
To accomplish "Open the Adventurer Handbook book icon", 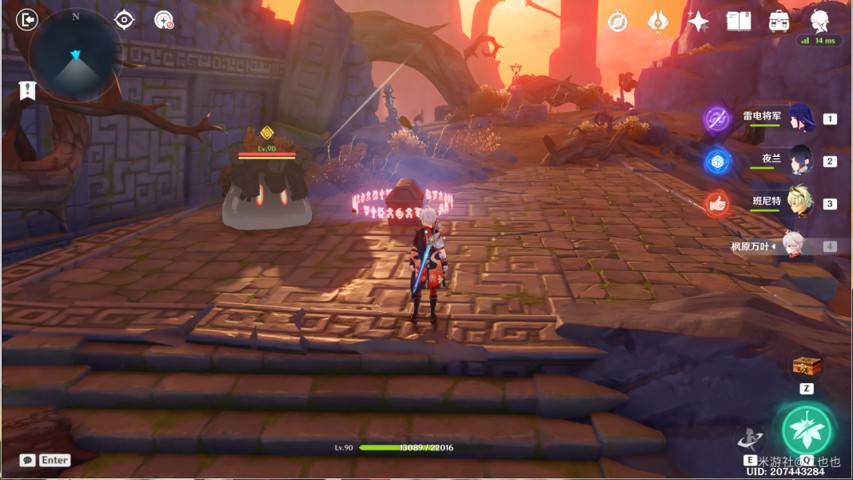I will 738,21.
